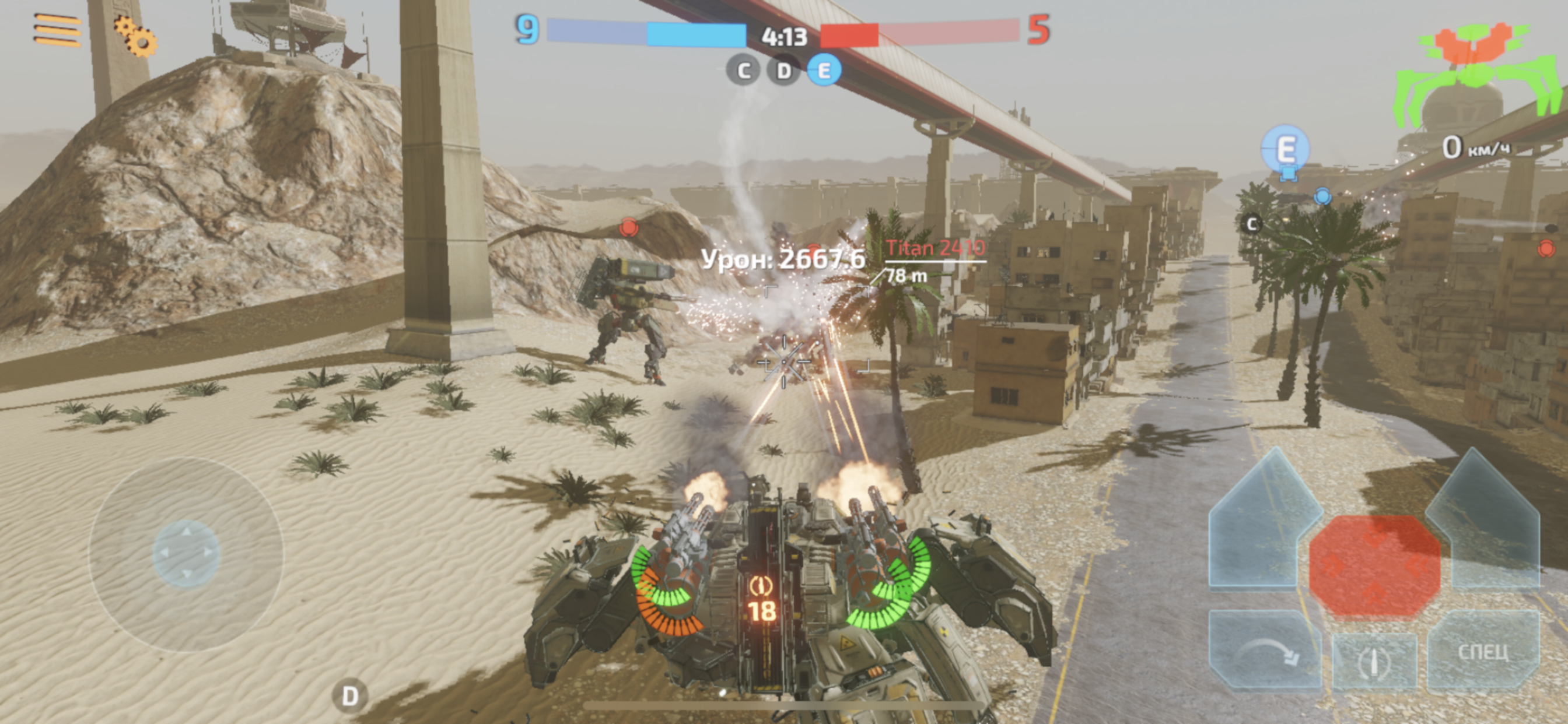Open settings via the orange gears icon
The height and width of the screenshot is (724, 1568).
pyautogui.click(x=135, y=37)
